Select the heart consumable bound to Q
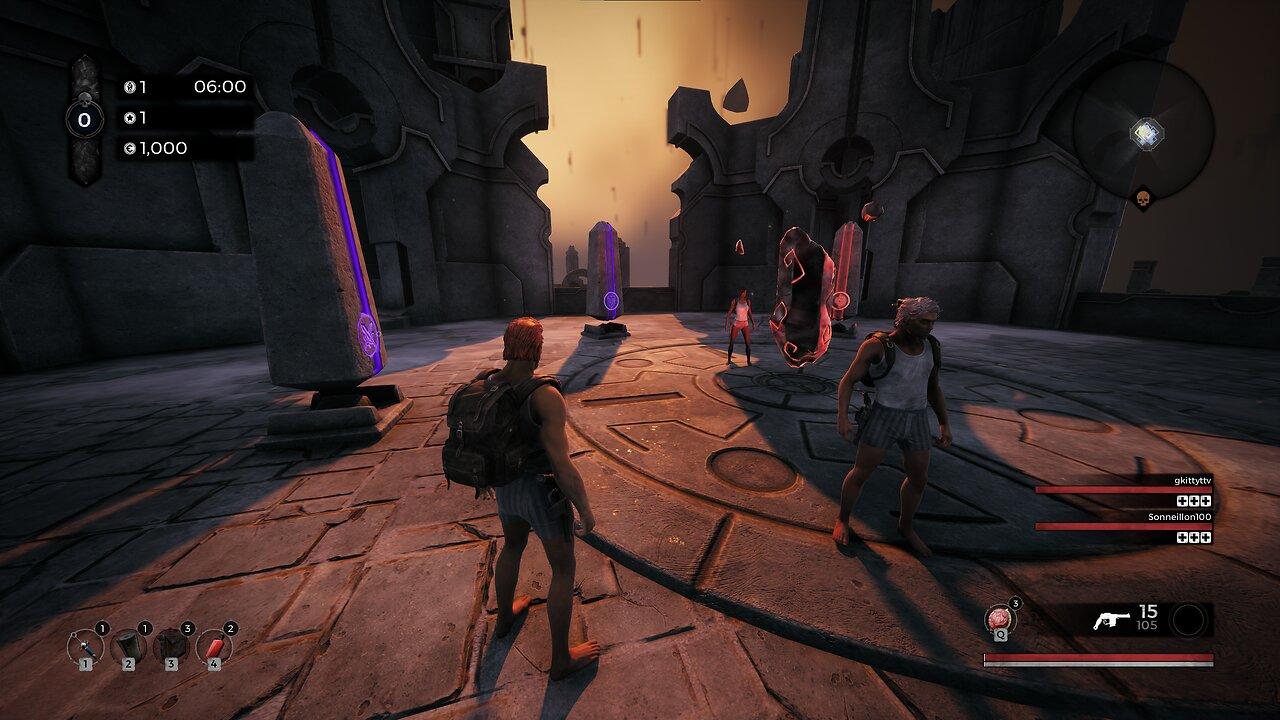 pyautogui.click(x=999, y=619)
